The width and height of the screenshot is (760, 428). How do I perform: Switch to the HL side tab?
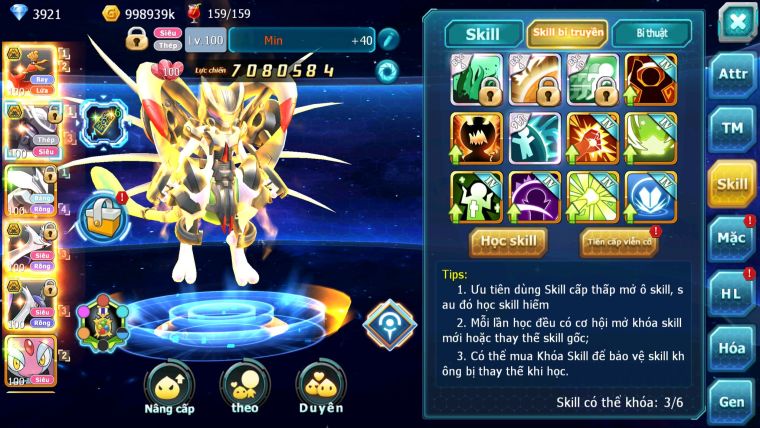[732, 293]
